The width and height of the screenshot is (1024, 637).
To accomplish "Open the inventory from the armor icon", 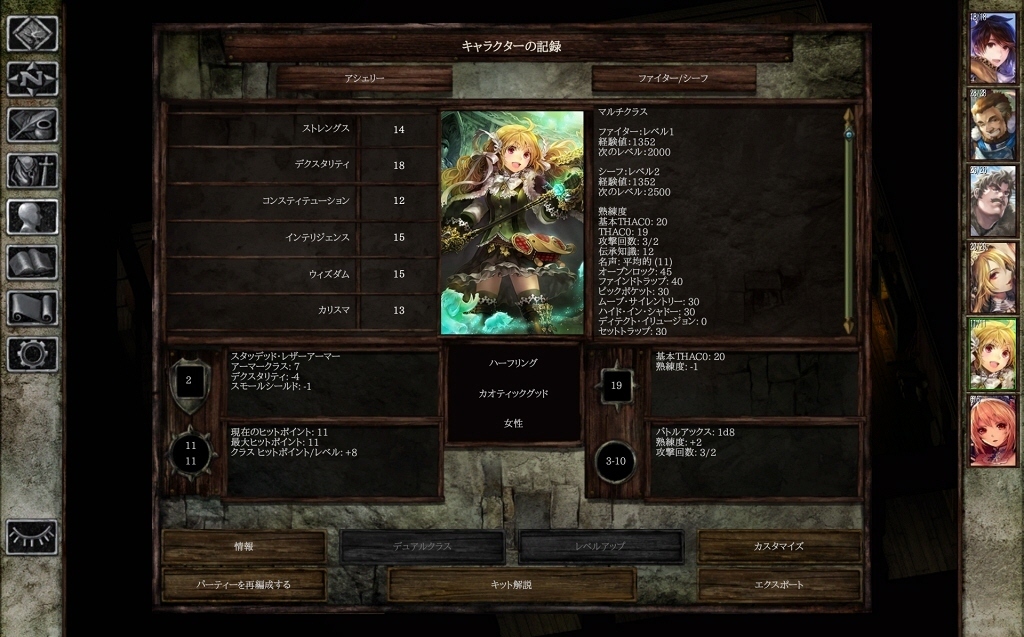I will click(32, 171).
